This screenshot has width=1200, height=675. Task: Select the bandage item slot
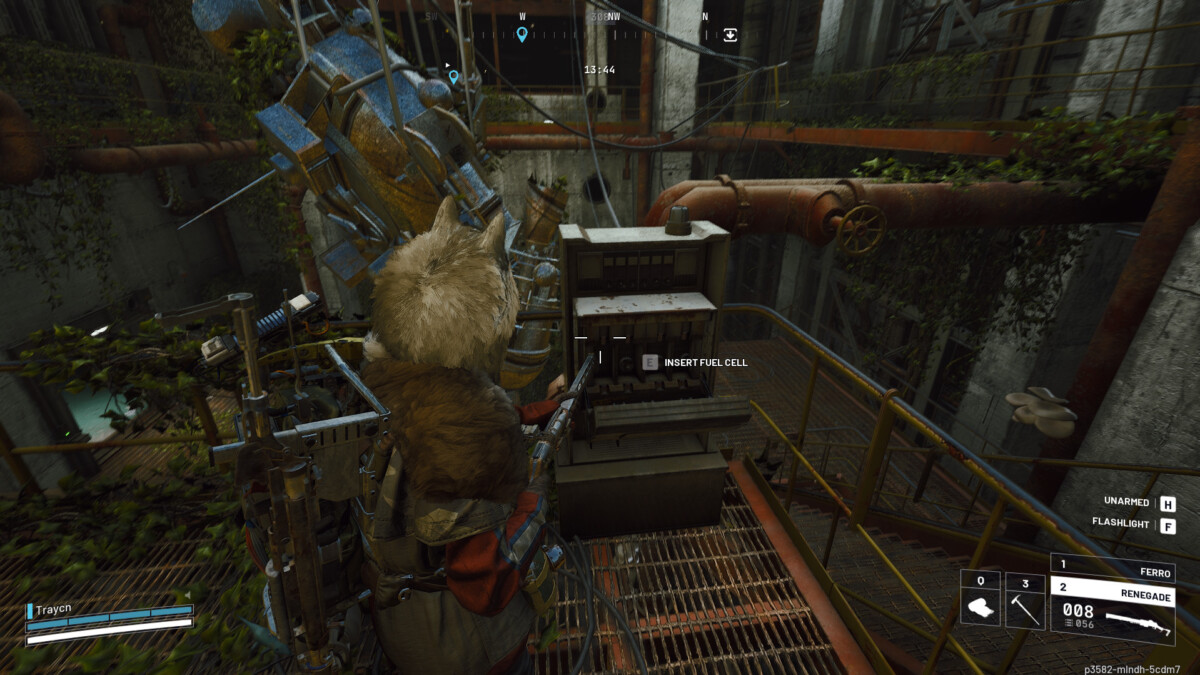[980, 599]
